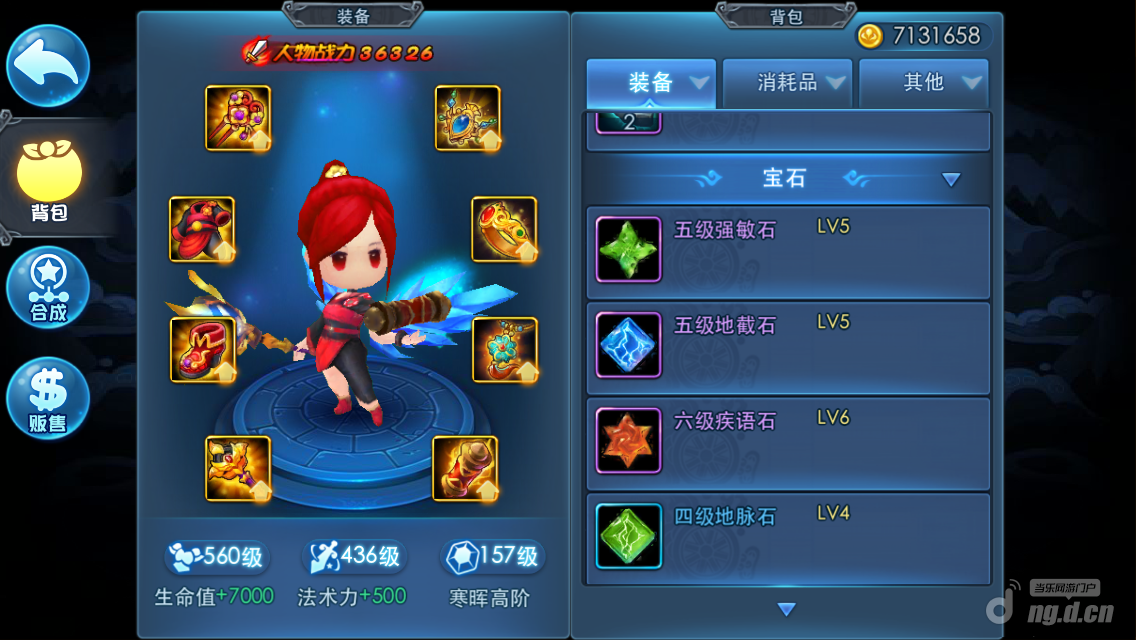Open the 合成 synthesis menu
The image size is (1136, 640).
[48, 288]
